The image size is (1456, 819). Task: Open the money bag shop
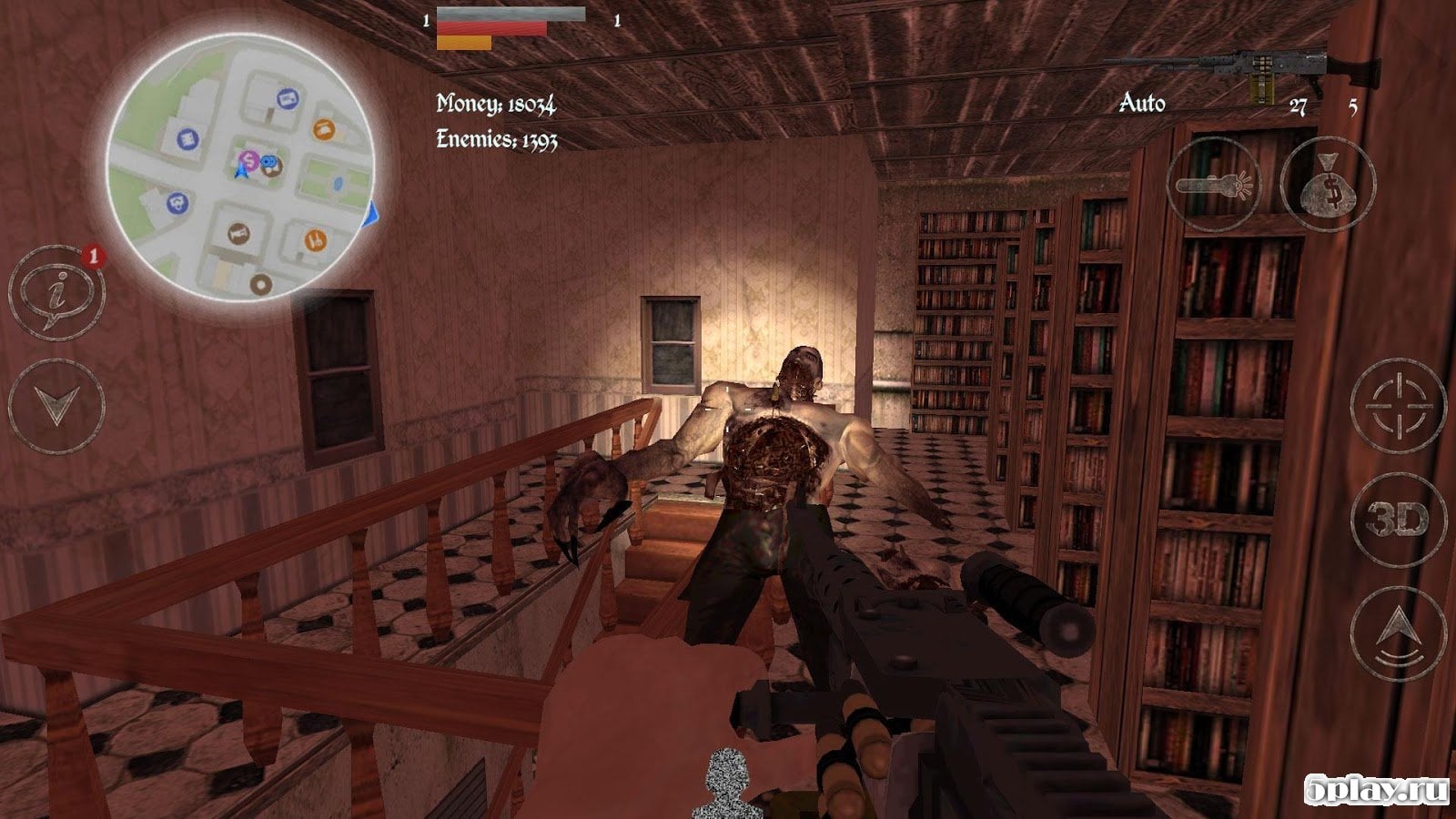[x=1328, y=184]
